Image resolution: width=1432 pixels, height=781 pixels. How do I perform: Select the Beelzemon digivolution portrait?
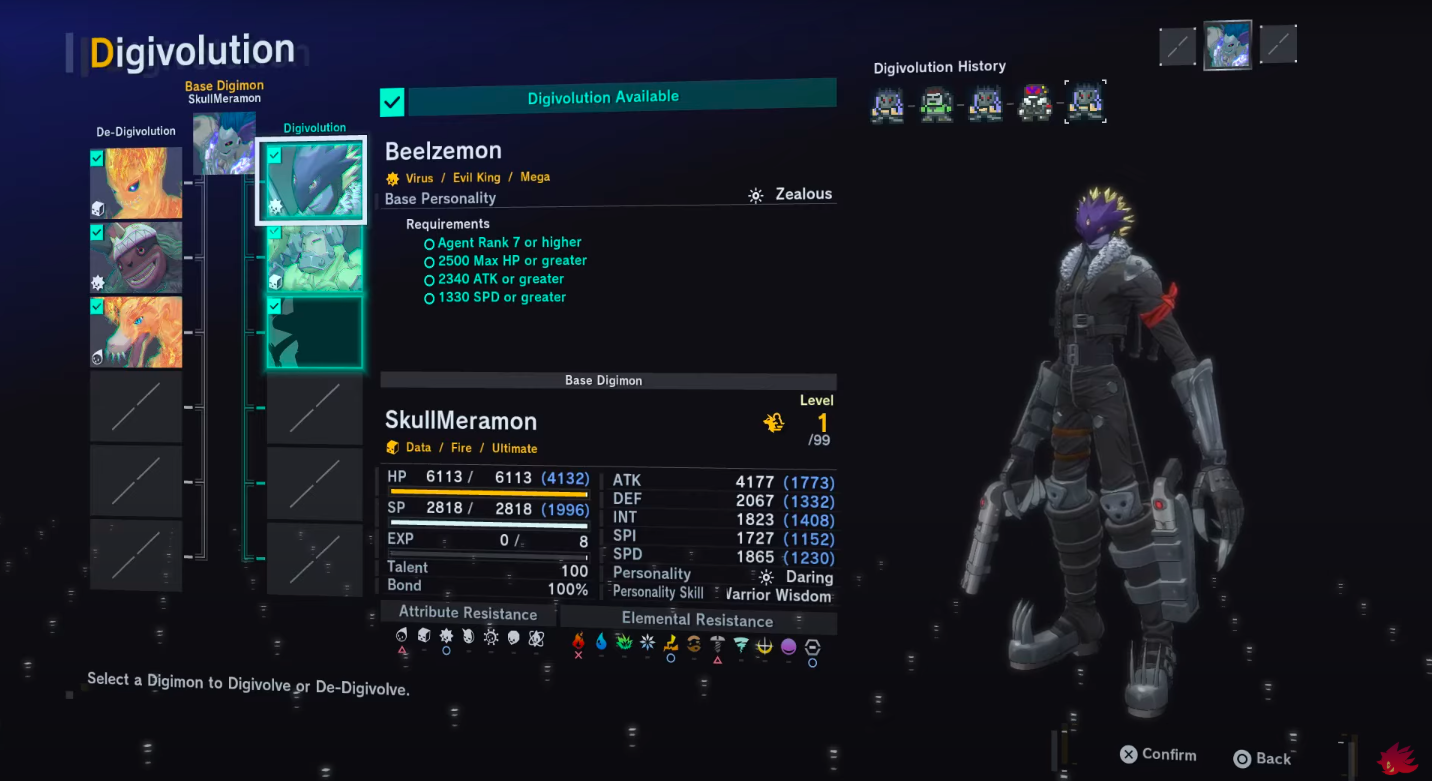312,180
